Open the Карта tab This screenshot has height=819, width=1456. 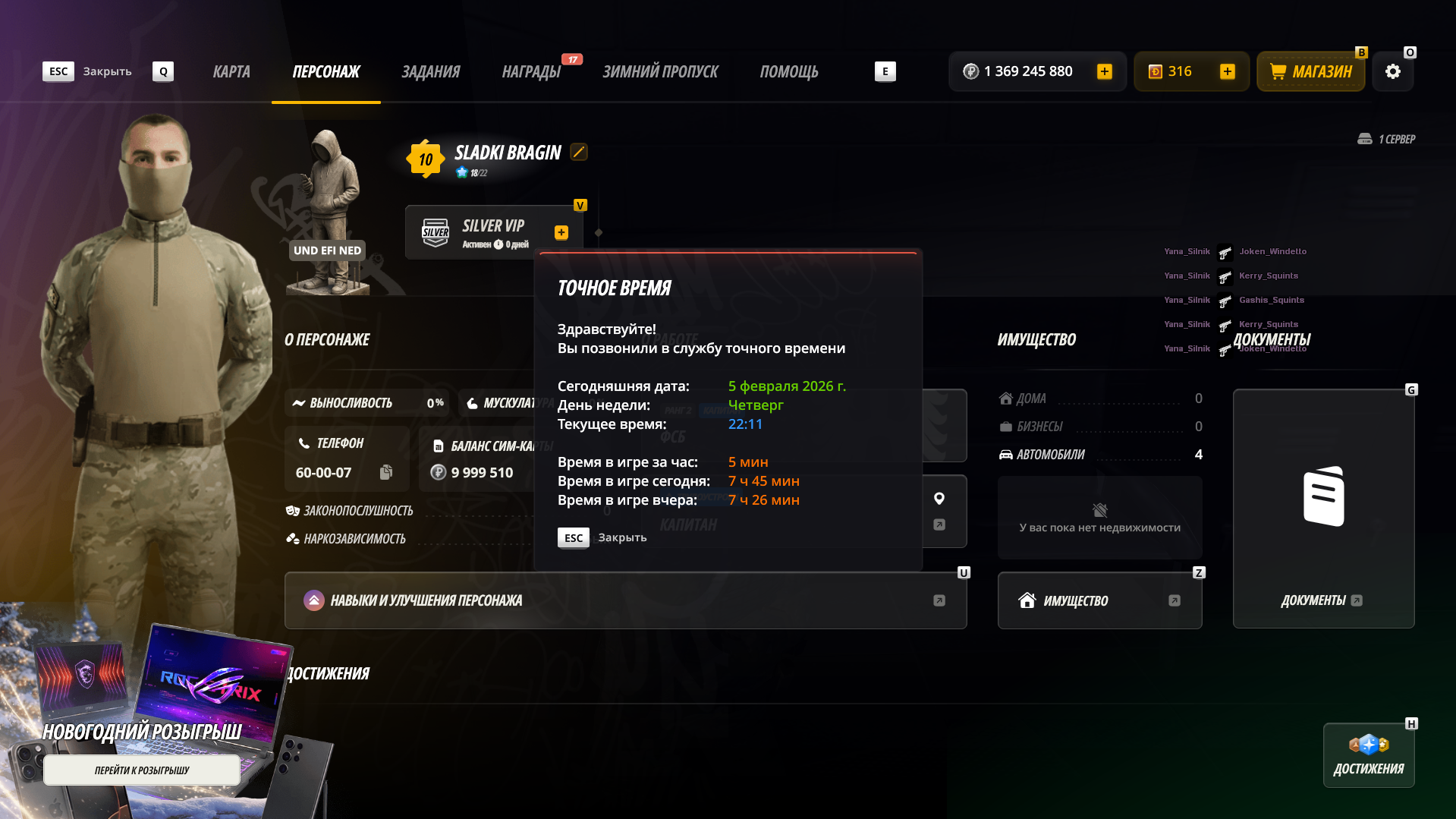231,71
